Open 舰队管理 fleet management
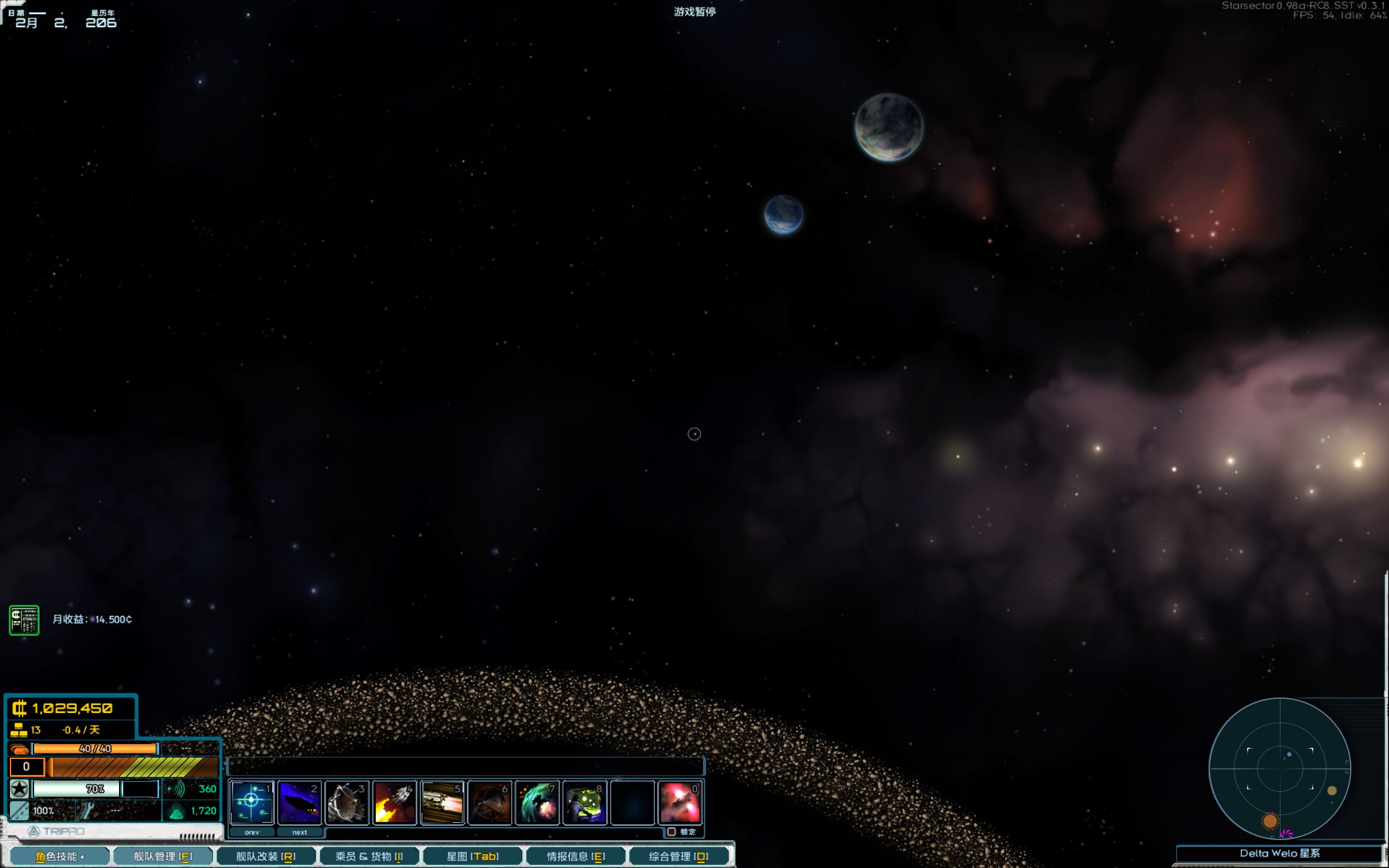The height and width of the screenshot is (868, 1389). coord(163,856)
